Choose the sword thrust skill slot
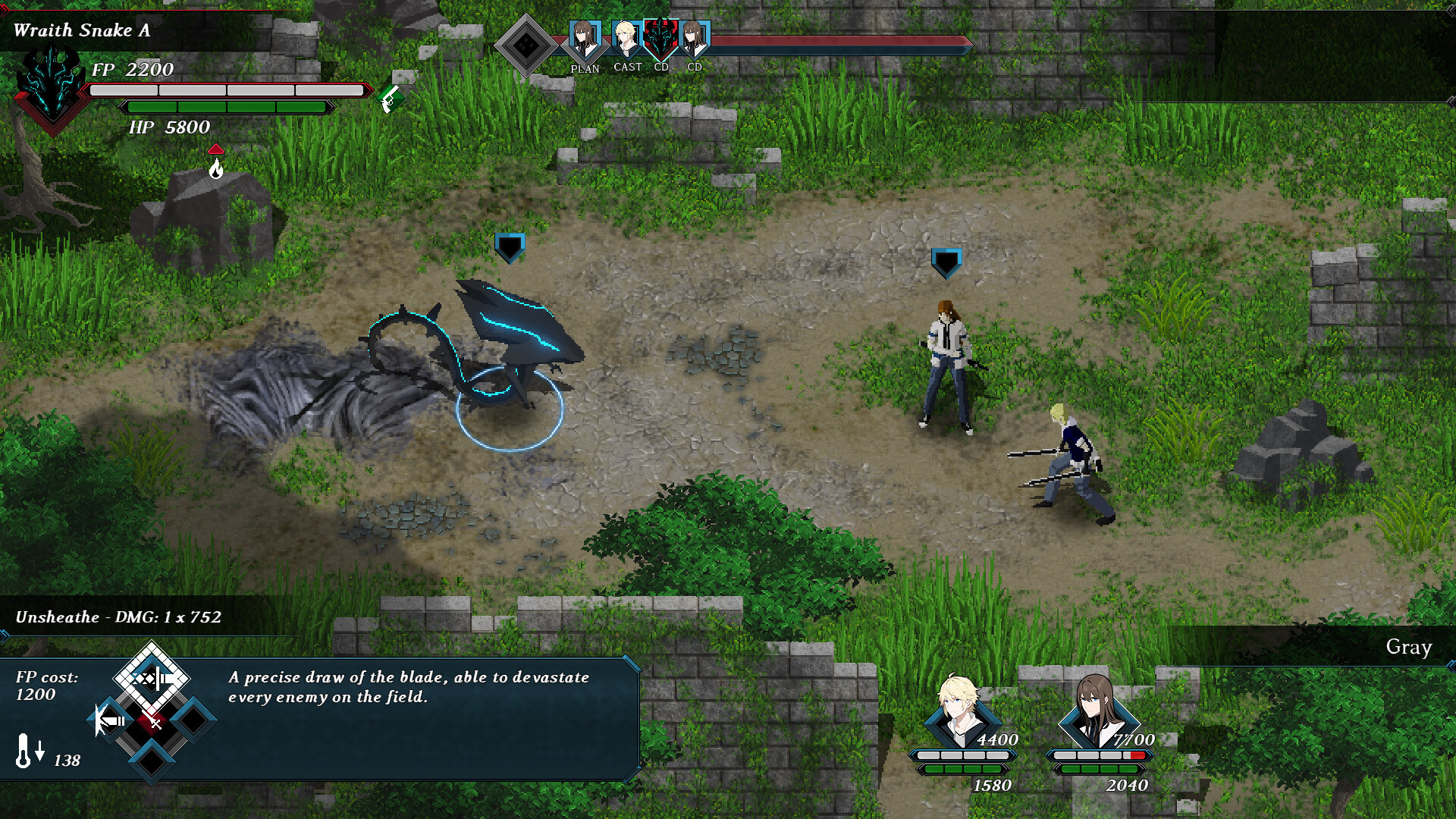1456x819 pixels. pyautogui.click(x=111, y=720)
